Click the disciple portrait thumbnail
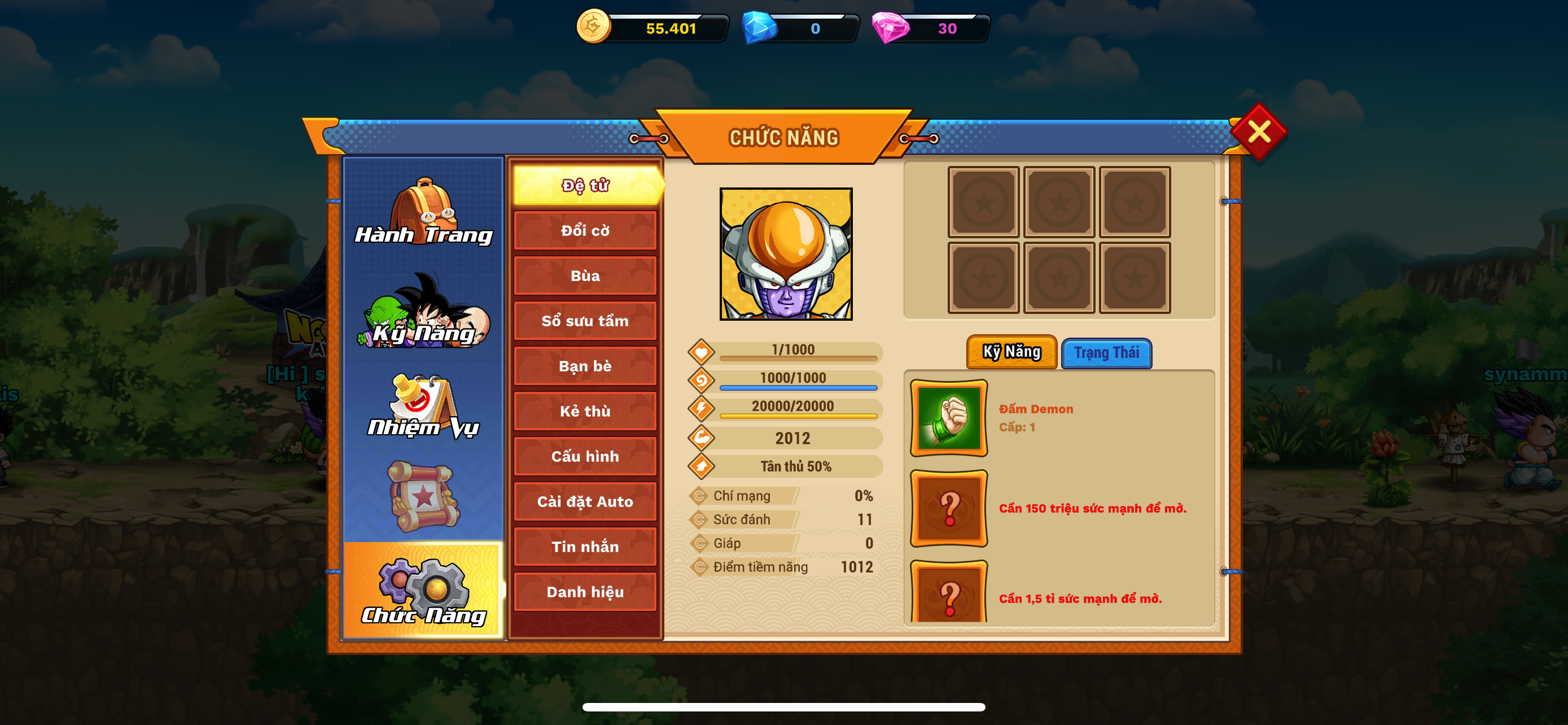The height and width of the screenshot is (725, 1568). point(786,254)
